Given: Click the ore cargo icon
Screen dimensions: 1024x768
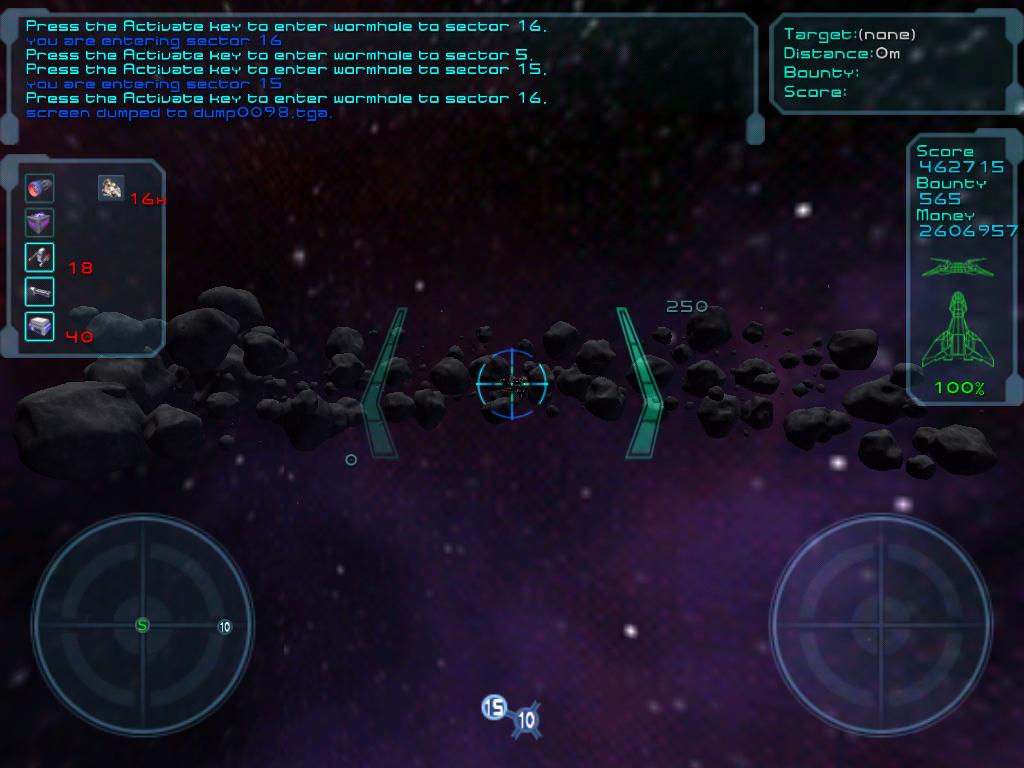Looking at the screenshot, I should [111, 187].
